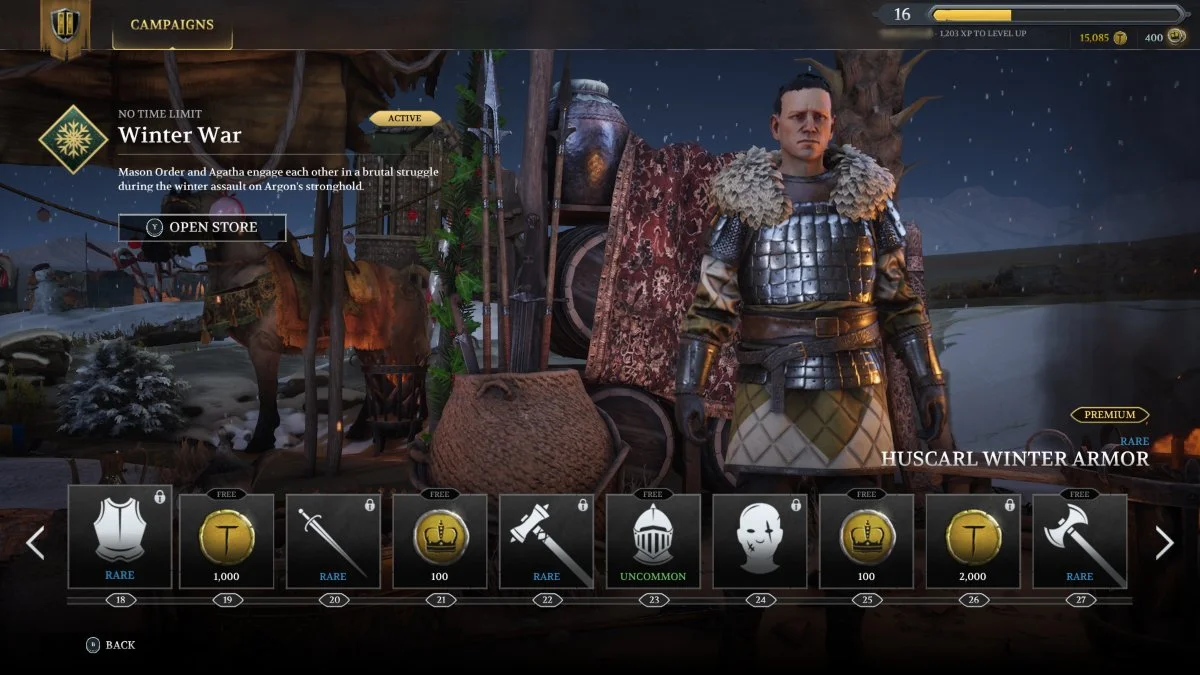Pick the level 22 rare war hammer reward
This screenshot has width=1200, height=675.
coord(546,541)
